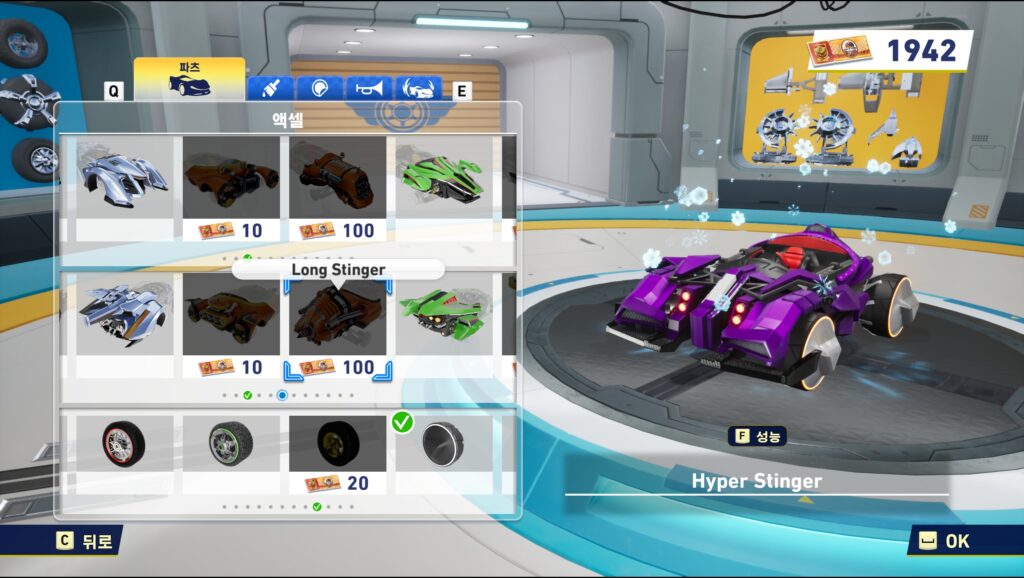Select the green-rimmed tire

[x=231, y=444]
